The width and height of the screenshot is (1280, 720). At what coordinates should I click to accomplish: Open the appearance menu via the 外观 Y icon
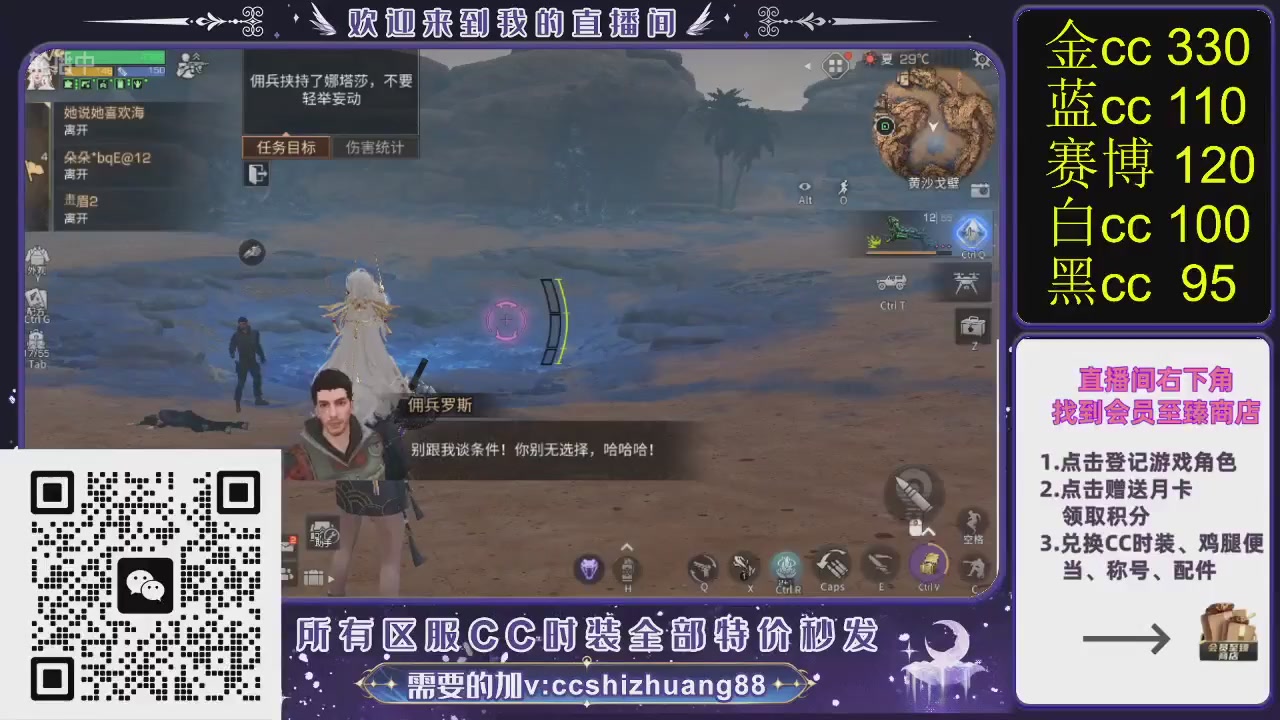pyautogui.click(x=37, y=257)
